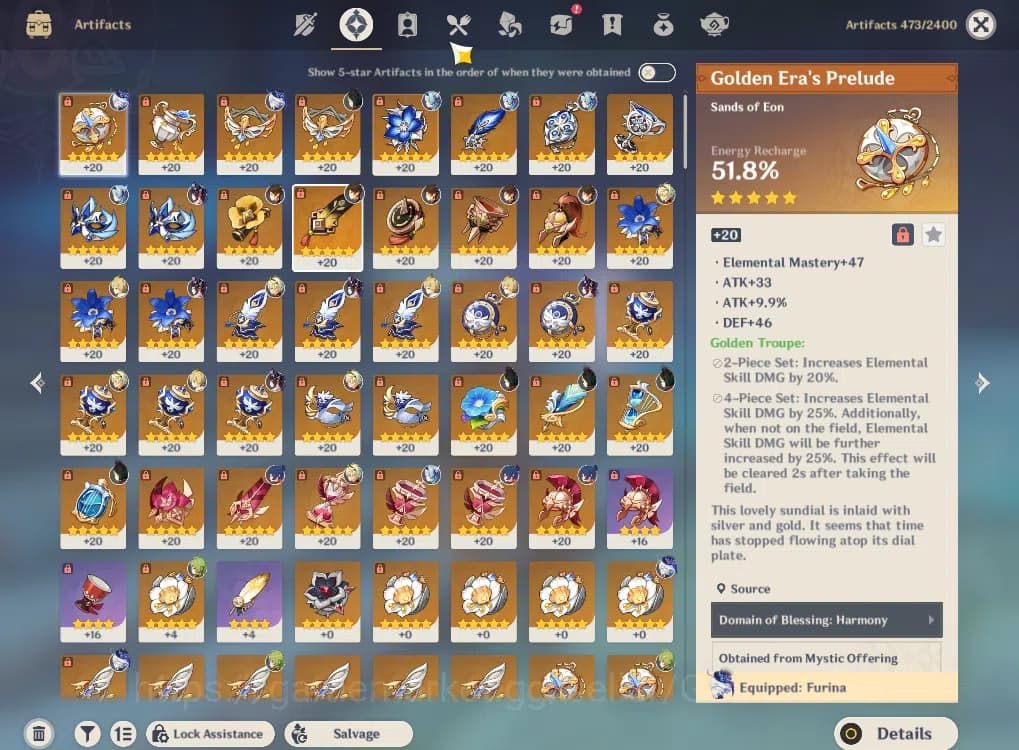Viewport: 1019px width, 750px height.
Task: Open the sort order list icon
Action: click(123, 733)
